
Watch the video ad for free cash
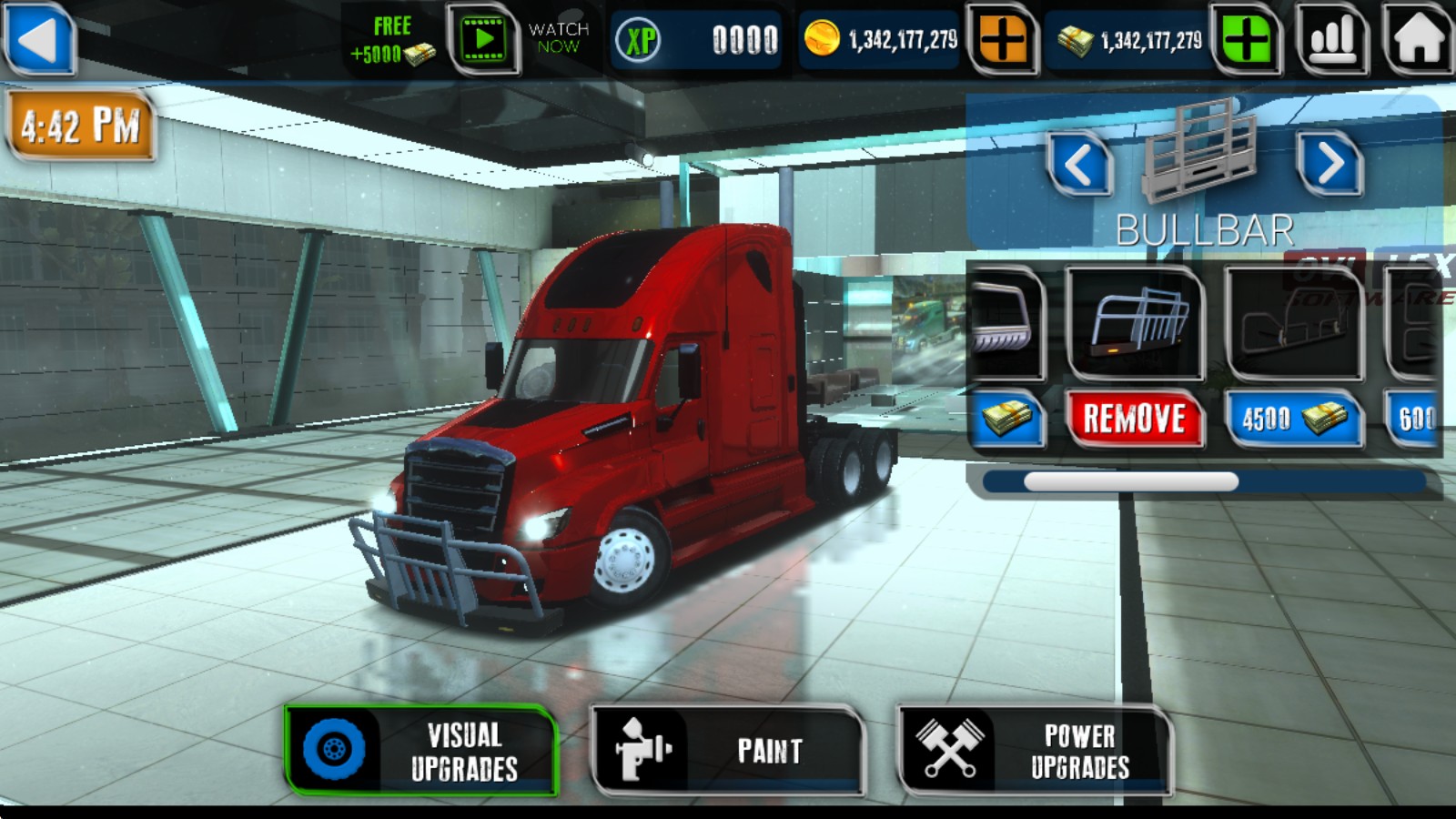tap(483, 39)
